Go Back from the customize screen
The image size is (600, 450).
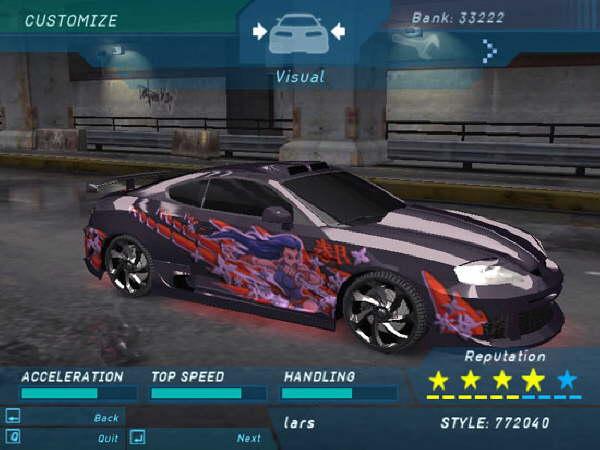pos(105,417)
